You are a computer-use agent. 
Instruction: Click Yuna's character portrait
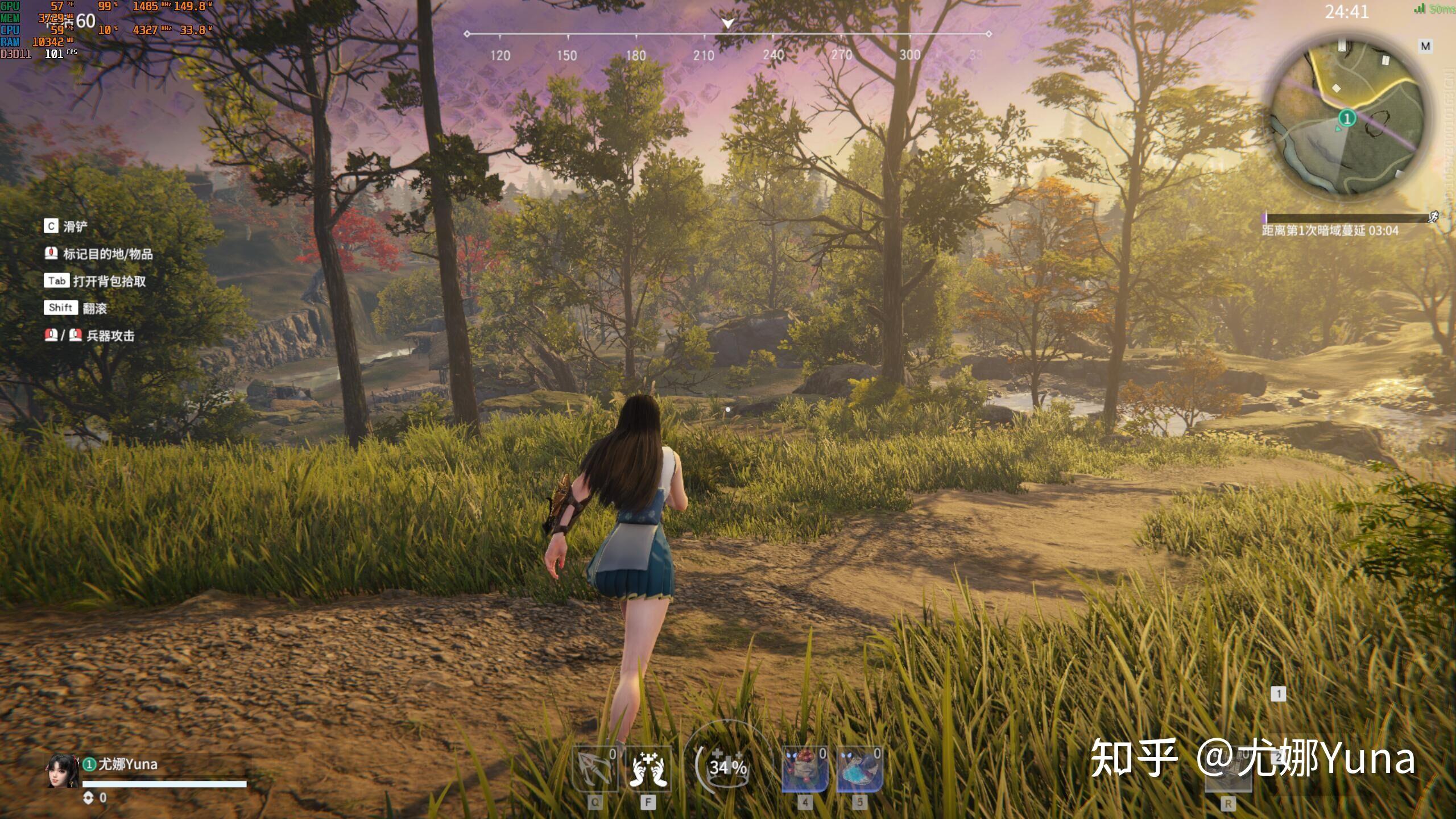63,771
